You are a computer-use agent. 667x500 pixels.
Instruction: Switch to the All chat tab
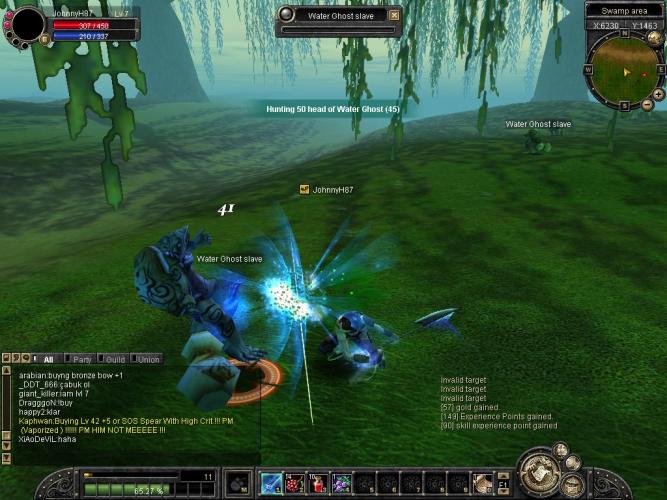pos(47,359)
